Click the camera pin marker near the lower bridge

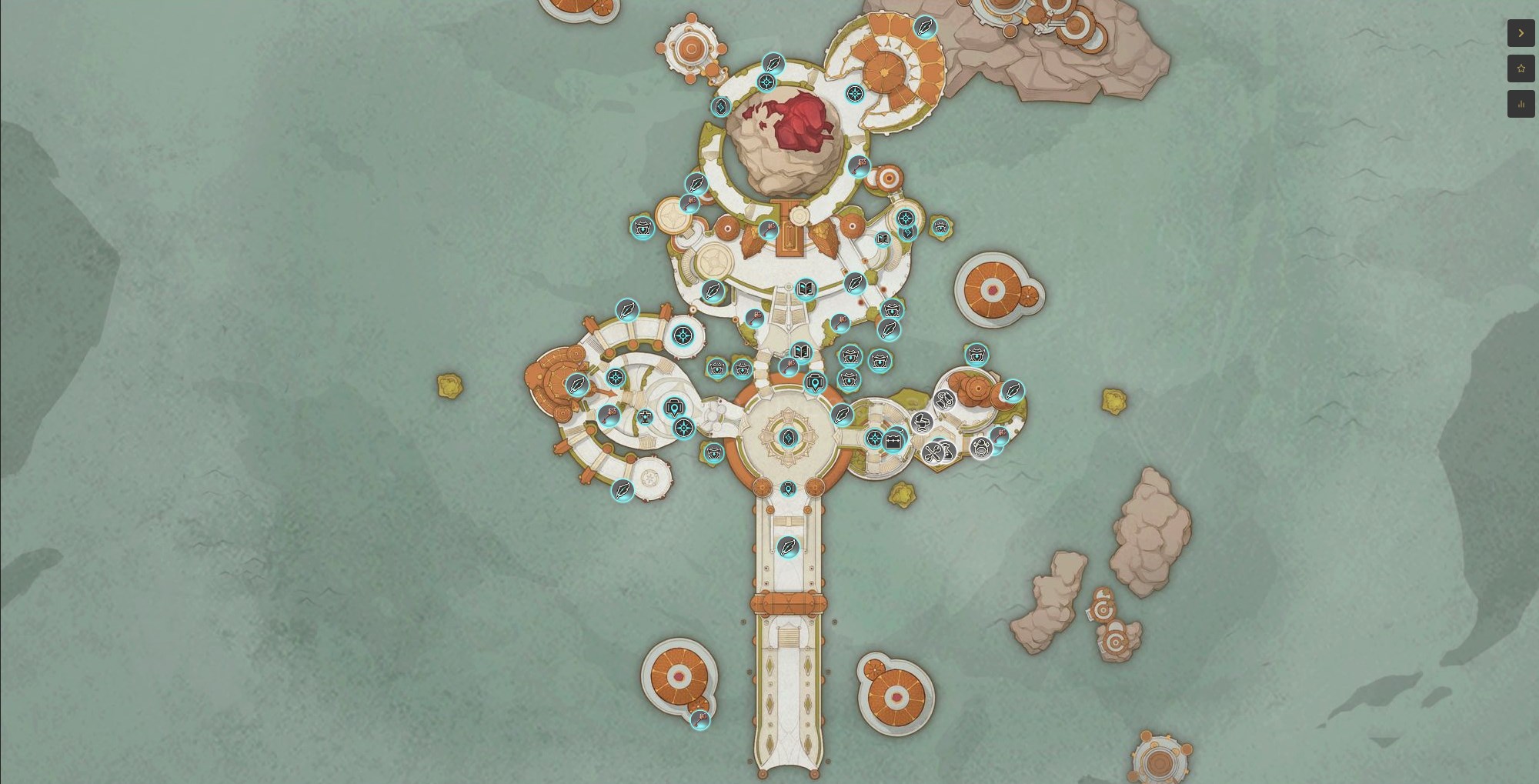[788, 490]
